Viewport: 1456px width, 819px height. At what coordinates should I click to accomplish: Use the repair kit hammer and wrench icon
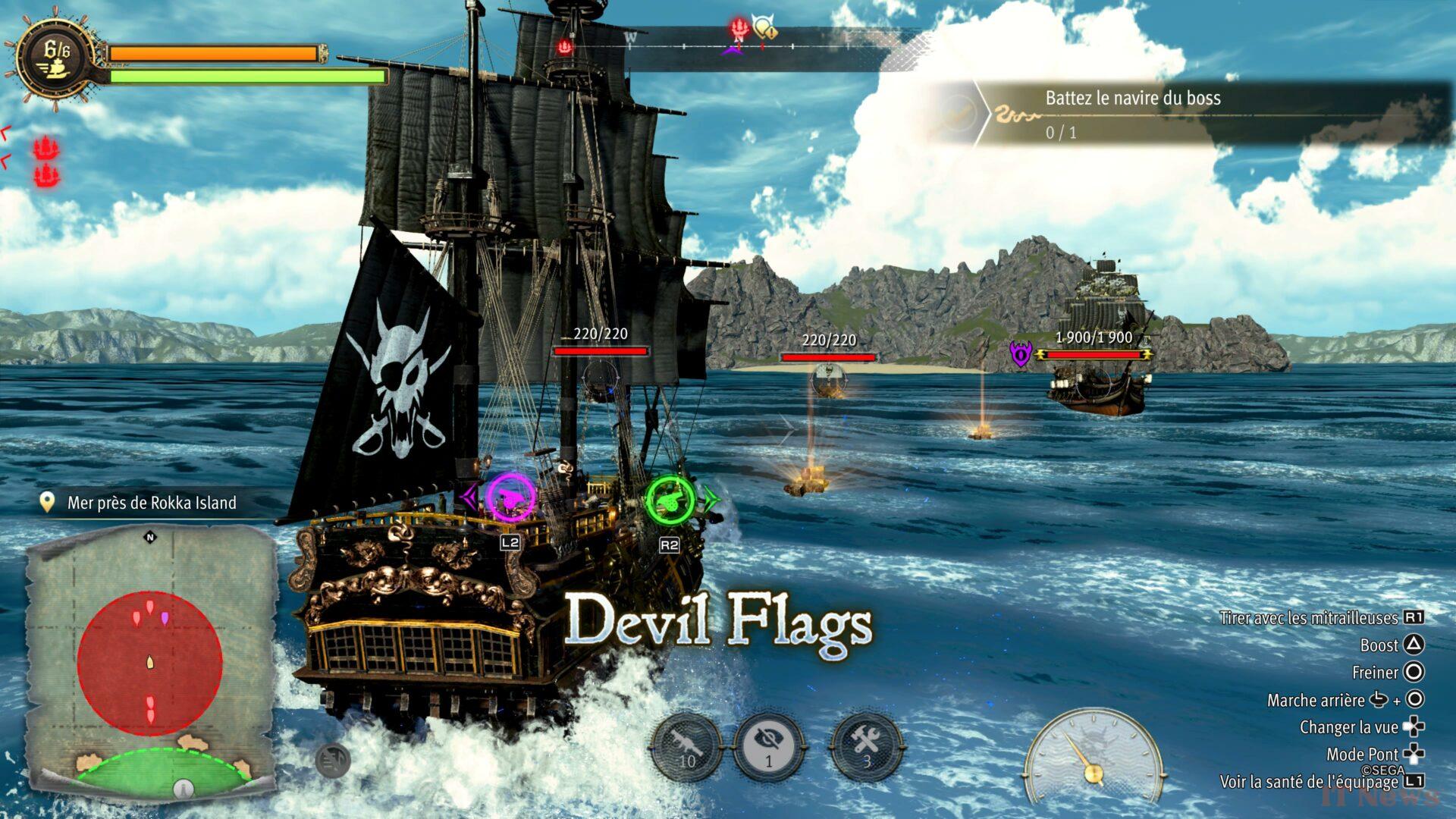coord(867,747)
